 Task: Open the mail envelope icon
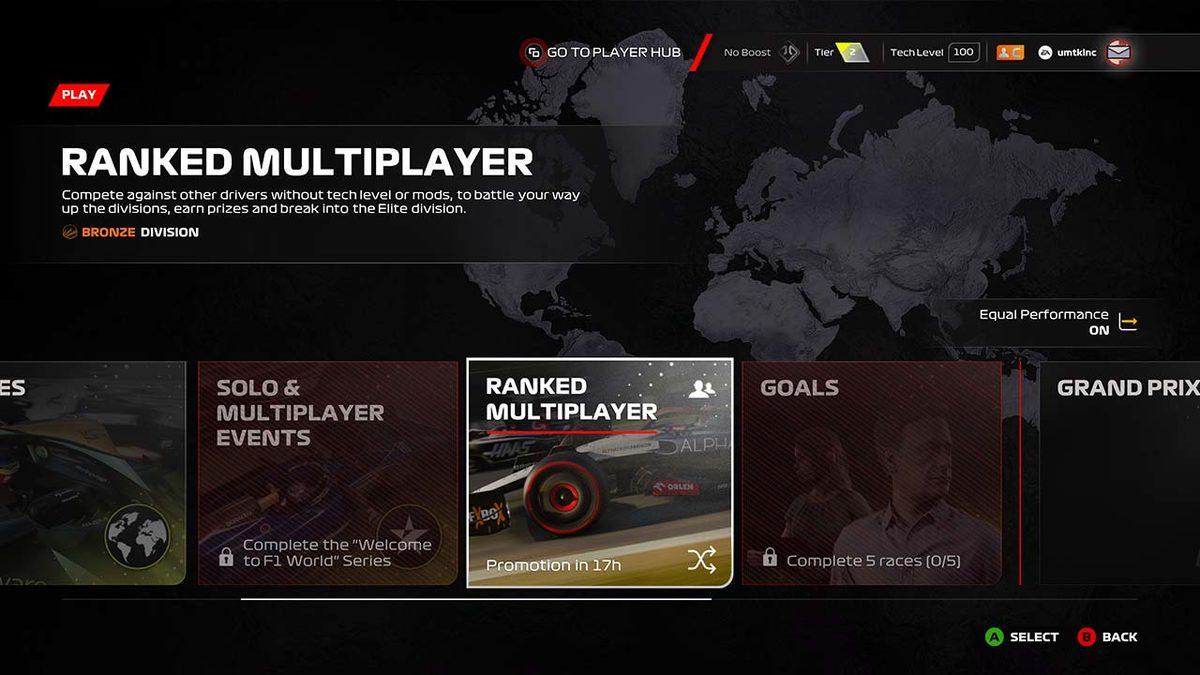[1118, 52]
